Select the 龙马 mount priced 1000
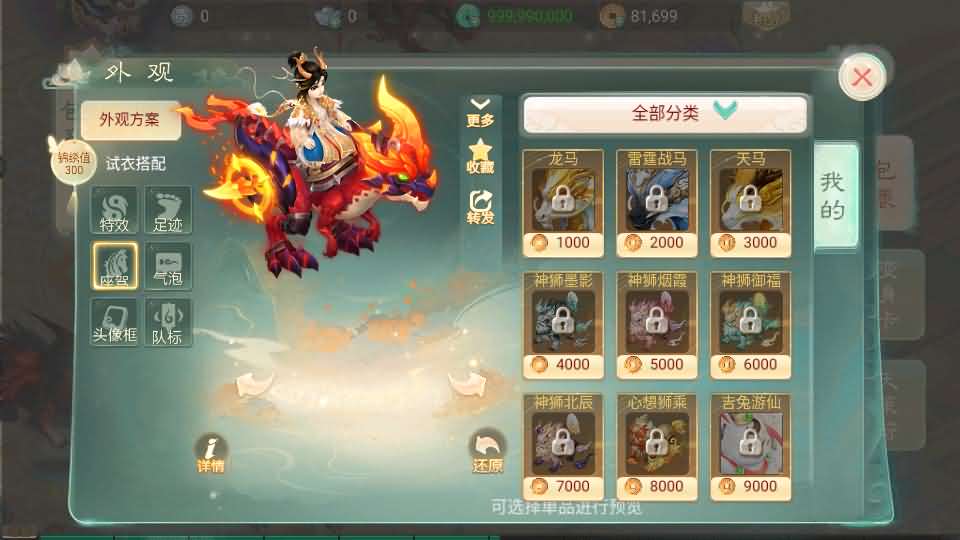Screen dimensions: 960x540 click(x=562, y=200)
